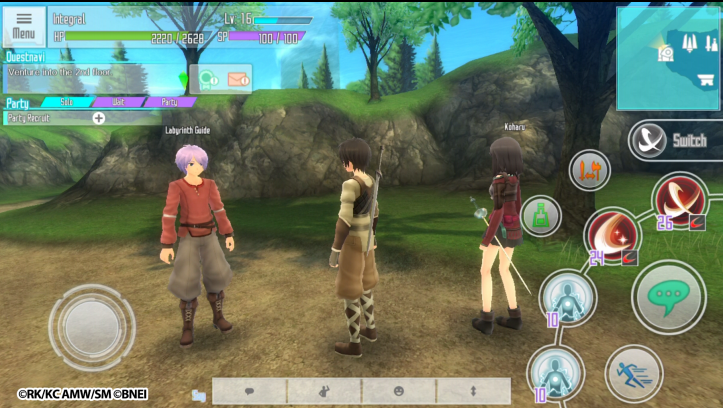The image size is (723, 408).
Task: Click the Party Recruit plus button
Action: [98, 118]
